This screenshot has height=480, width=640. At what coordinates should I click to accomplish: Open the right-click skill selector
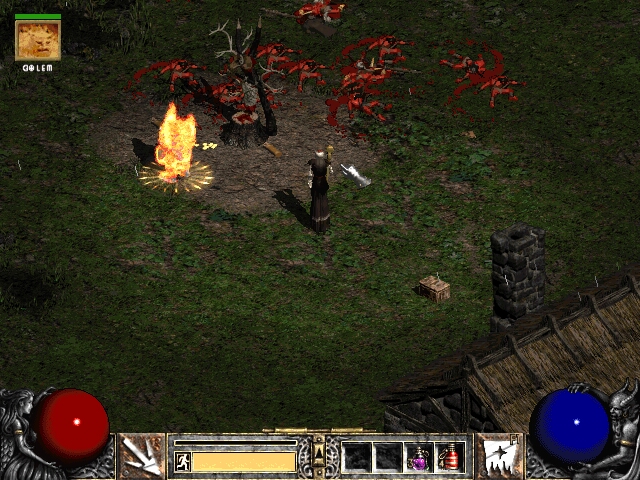click(x=497, y=456)
